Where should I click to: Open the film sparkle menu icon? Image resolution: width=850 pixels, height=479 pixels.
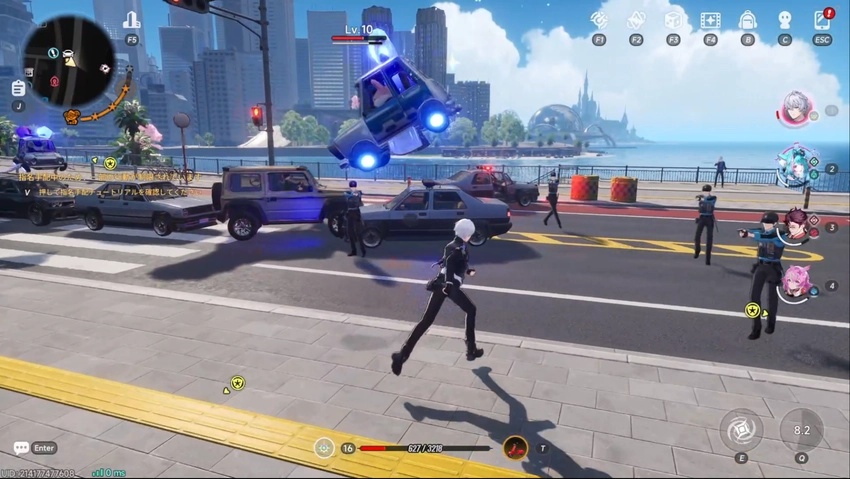coord(710,20)
